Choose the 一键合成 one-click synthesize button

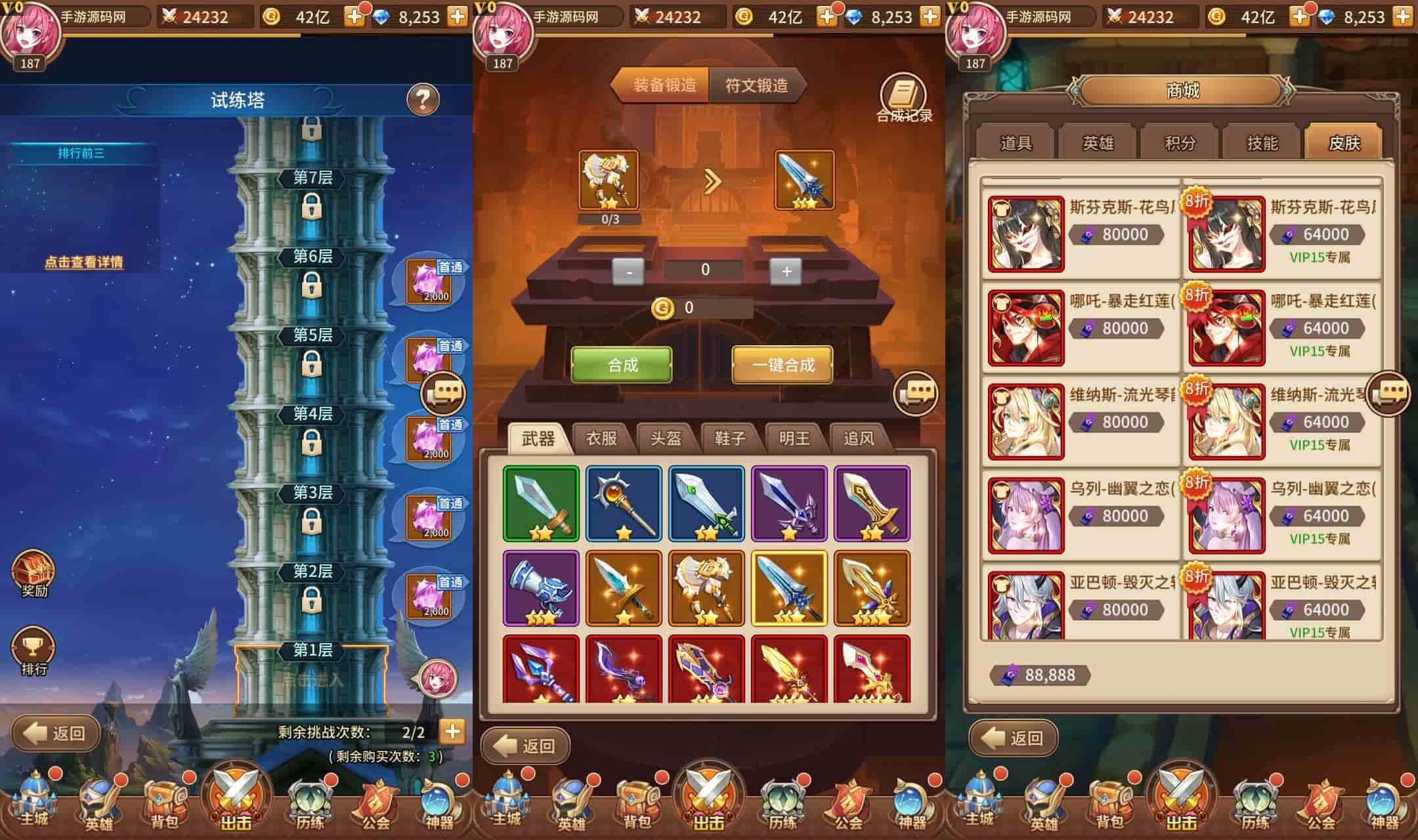point(783,365)
